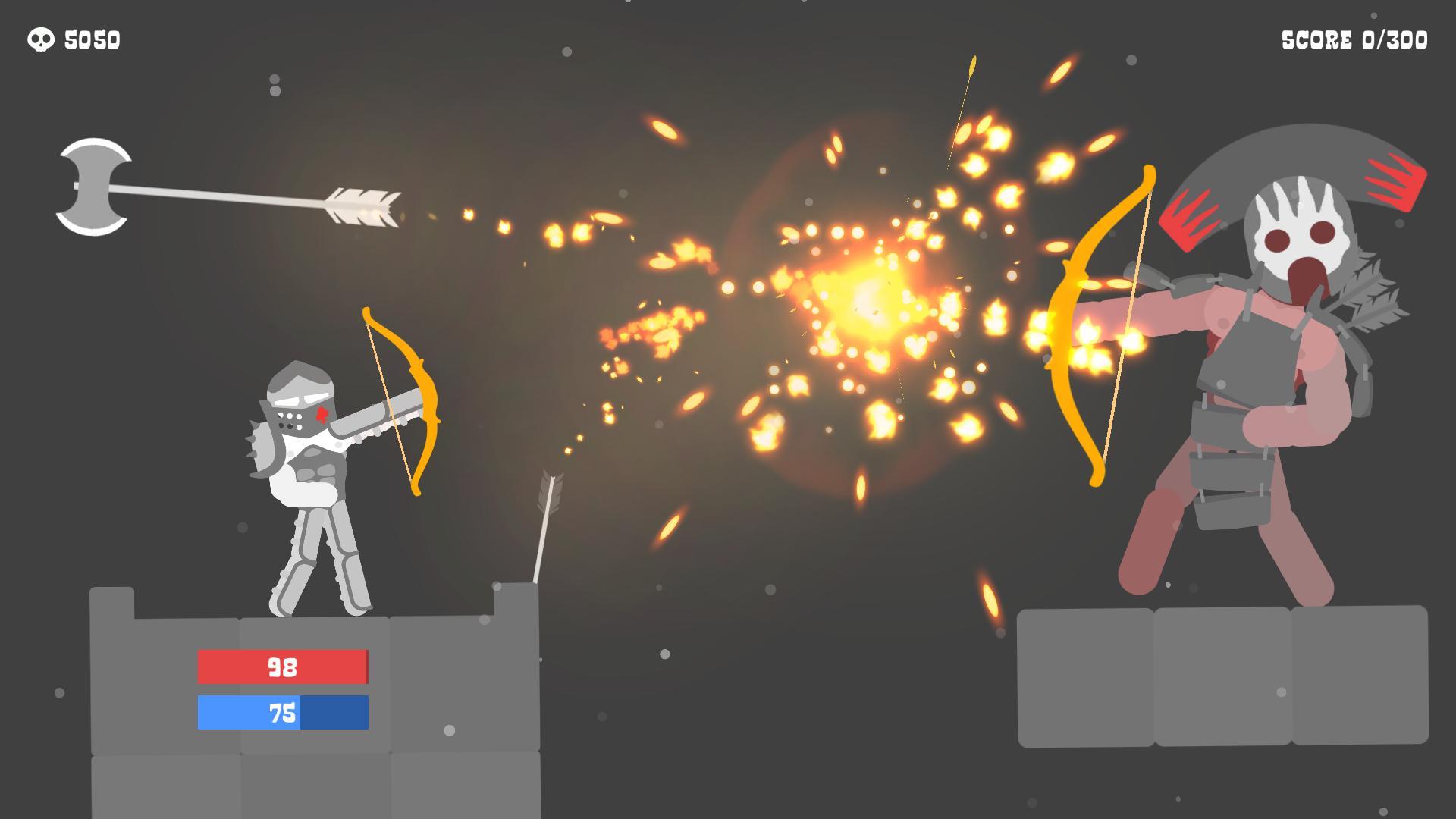Click the blue bar showing 75
The width and height of the screenshot is (1456, 819).
point(282,713)
